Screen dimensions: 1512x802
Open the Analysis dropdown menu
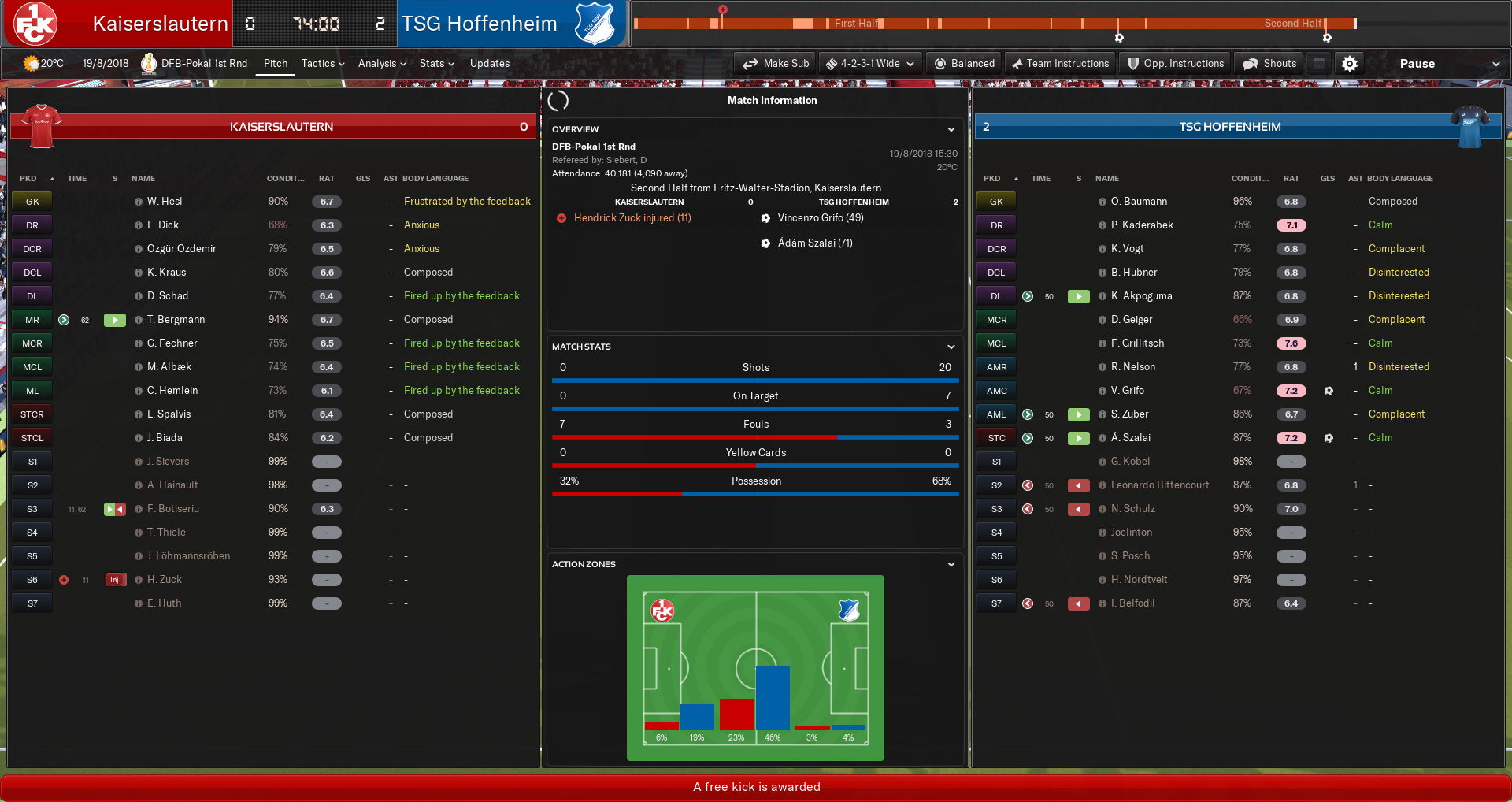[x=382, y=64]
